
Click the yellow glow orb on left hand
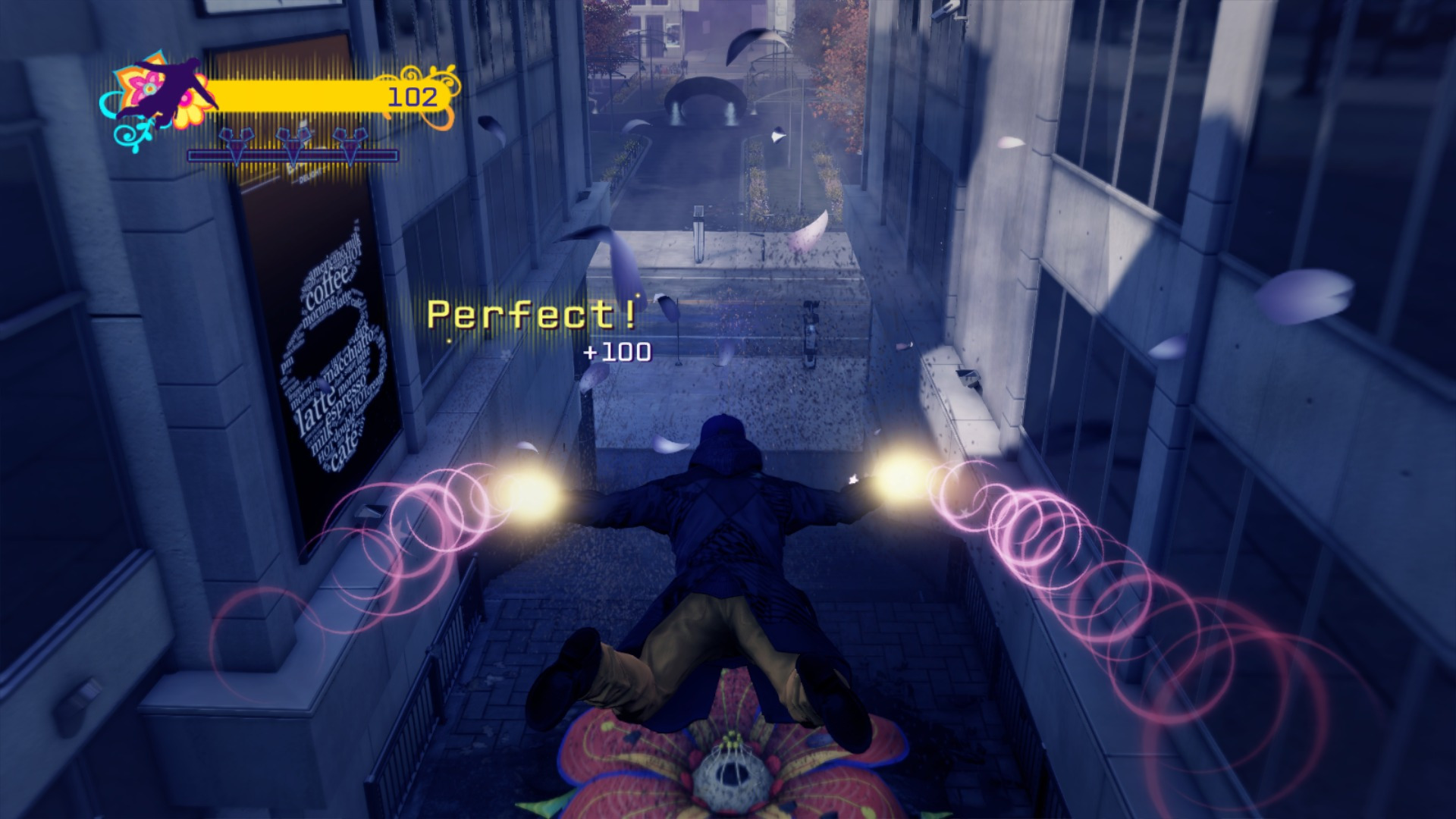(x=529, y=497)
